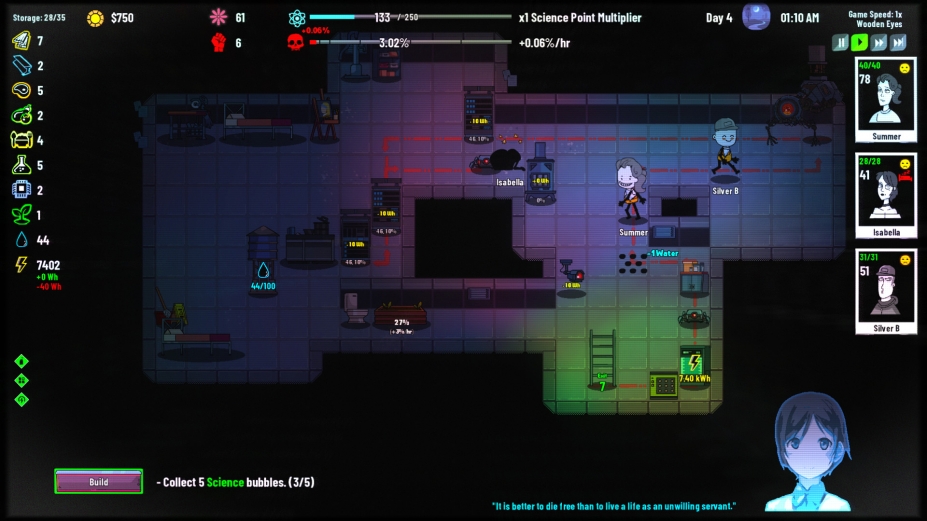Pause the game speed

pos(841,43)
